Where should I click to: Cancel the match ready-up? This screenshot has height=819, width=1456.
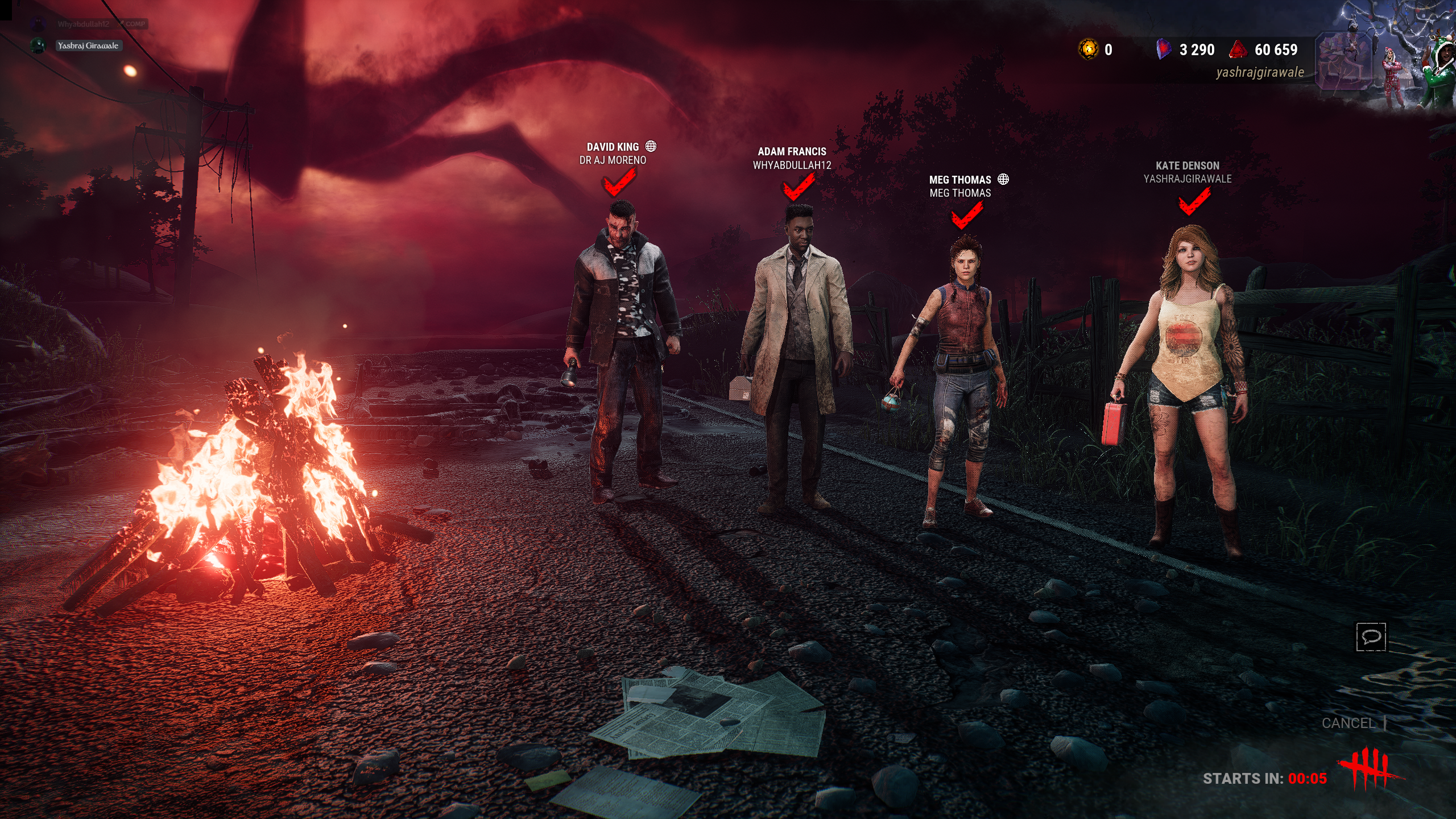pyautogui.click(x=1348, y=723)
